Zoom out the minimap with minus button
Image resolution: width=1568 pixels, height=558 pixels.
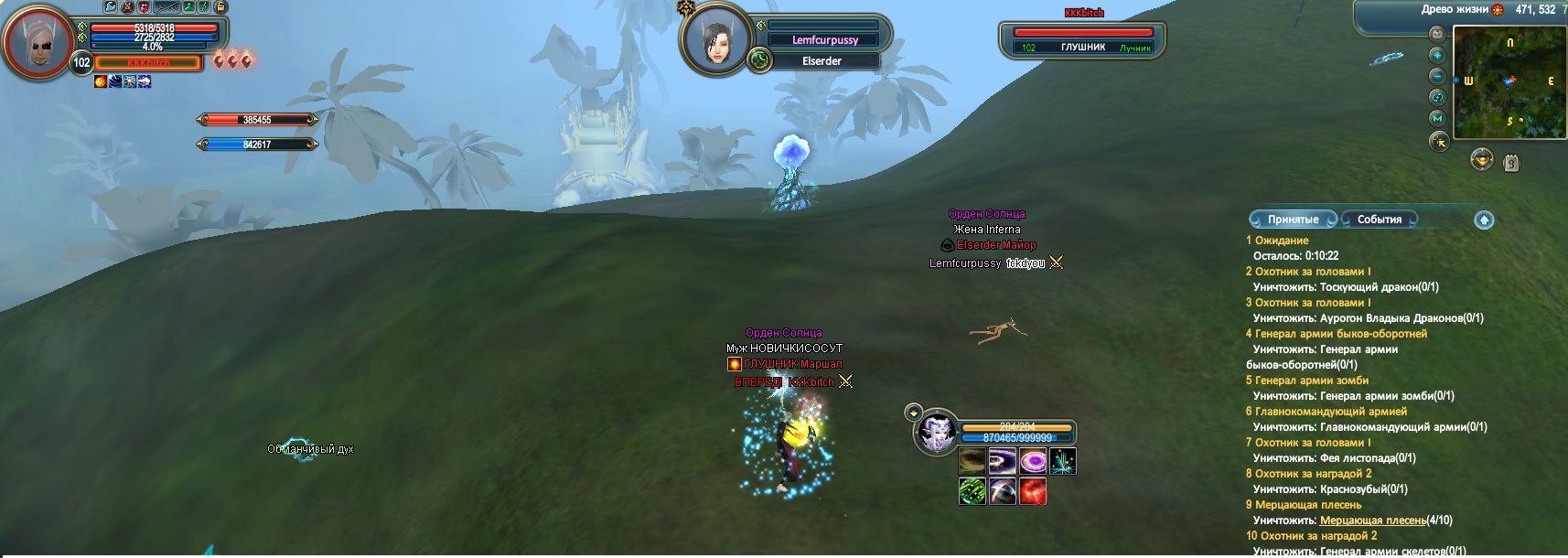[x=1437, y=76]
